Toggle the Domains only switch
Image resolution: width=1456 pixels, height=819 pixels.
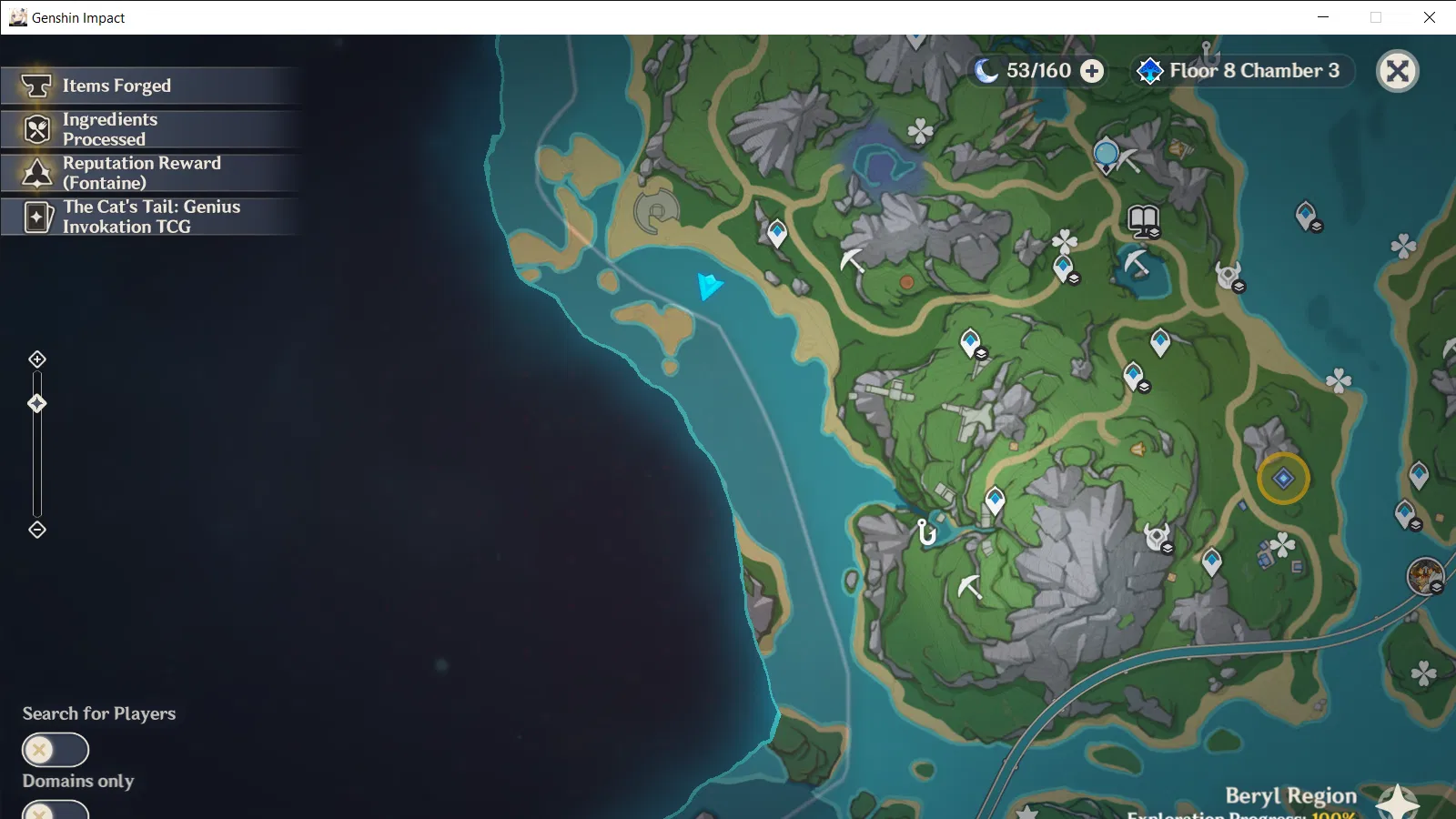pyautogui.click(x=55, y=810)
